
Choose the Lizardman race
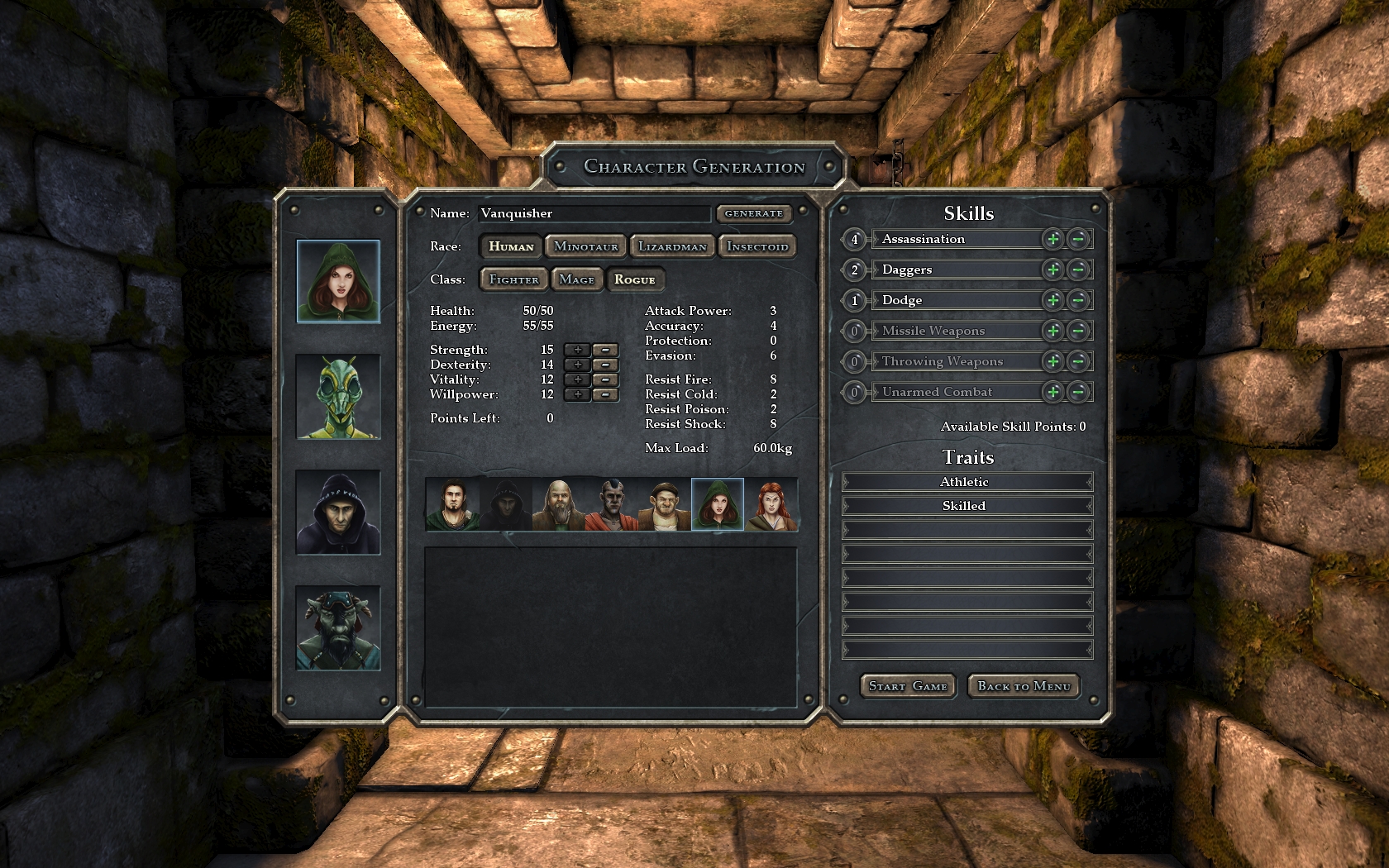[x=672, y=246]
